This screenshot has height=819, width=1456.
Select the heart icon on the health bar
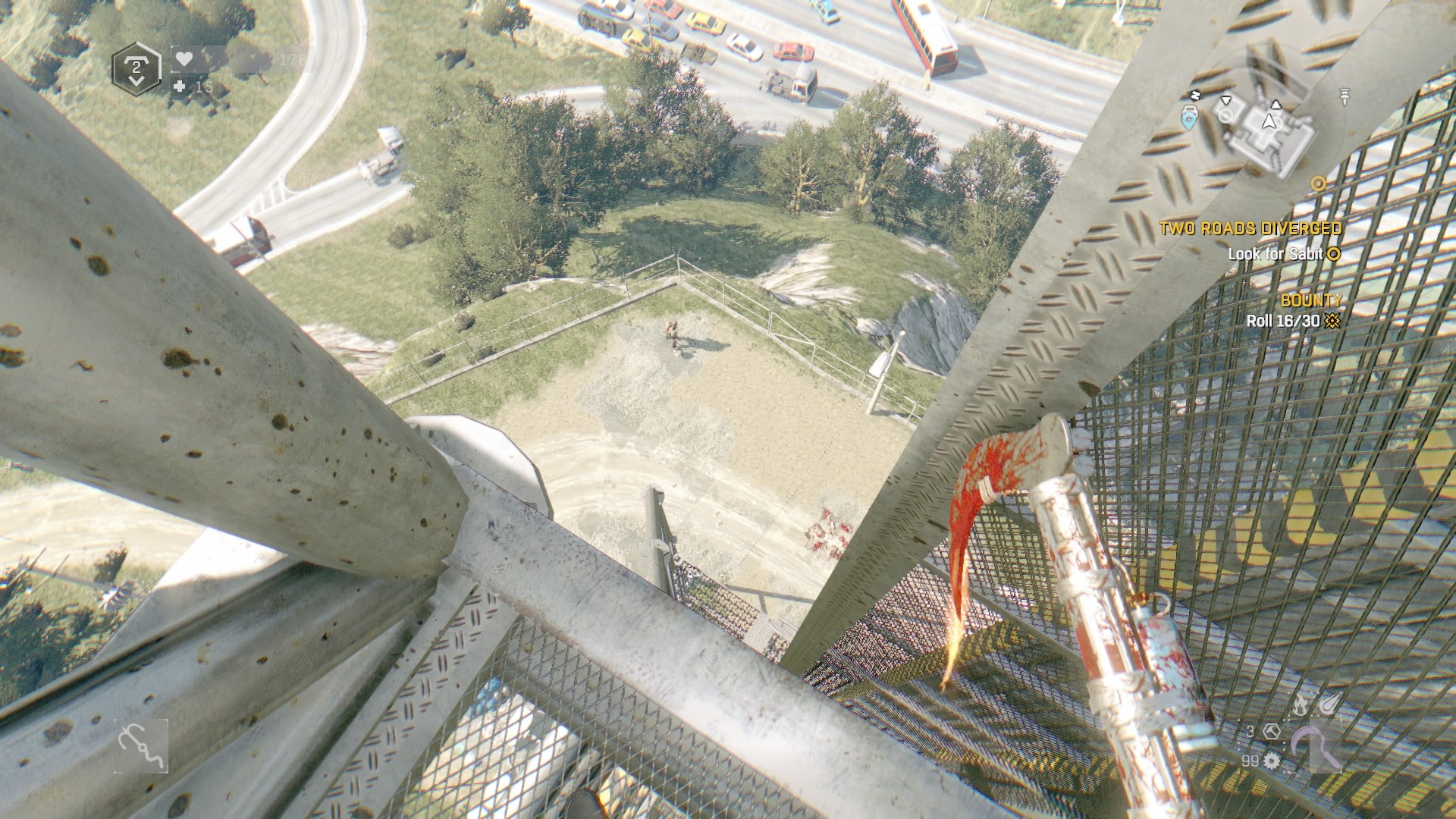coord(184,58)
